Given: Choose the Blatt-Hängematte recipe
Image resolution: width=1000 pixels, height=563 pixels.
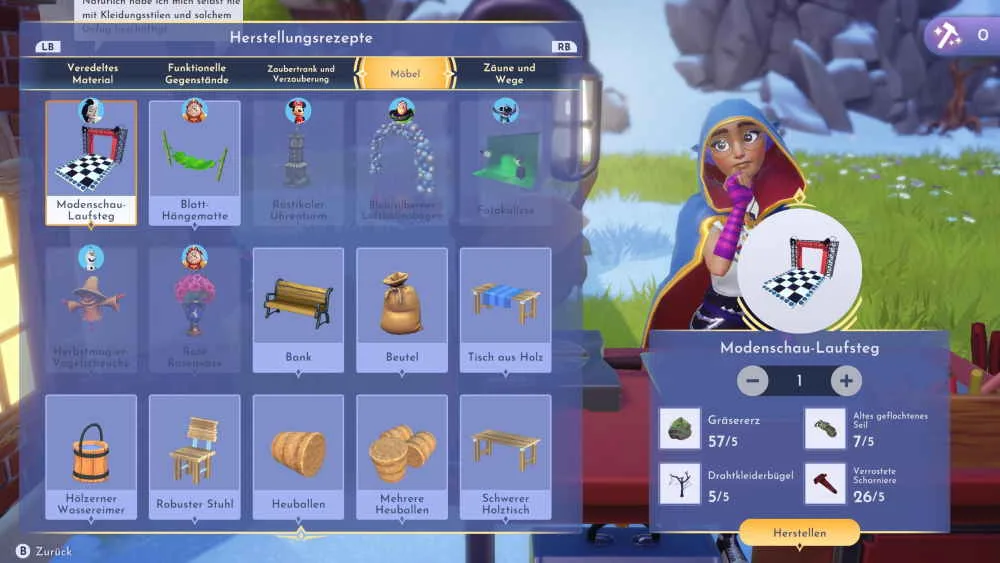Looking at the screenshot, I should coord(195,163).
